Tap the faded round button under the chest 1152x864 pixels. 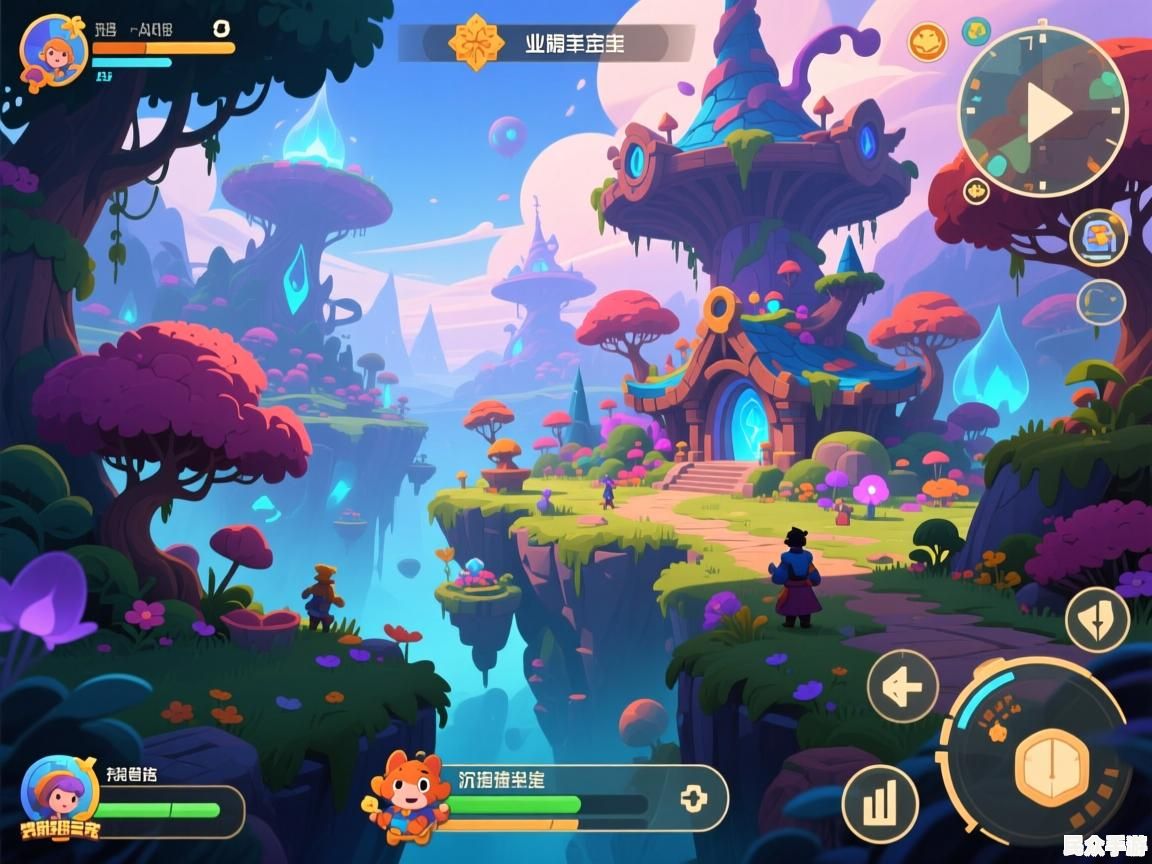[x=1101, y=302]
